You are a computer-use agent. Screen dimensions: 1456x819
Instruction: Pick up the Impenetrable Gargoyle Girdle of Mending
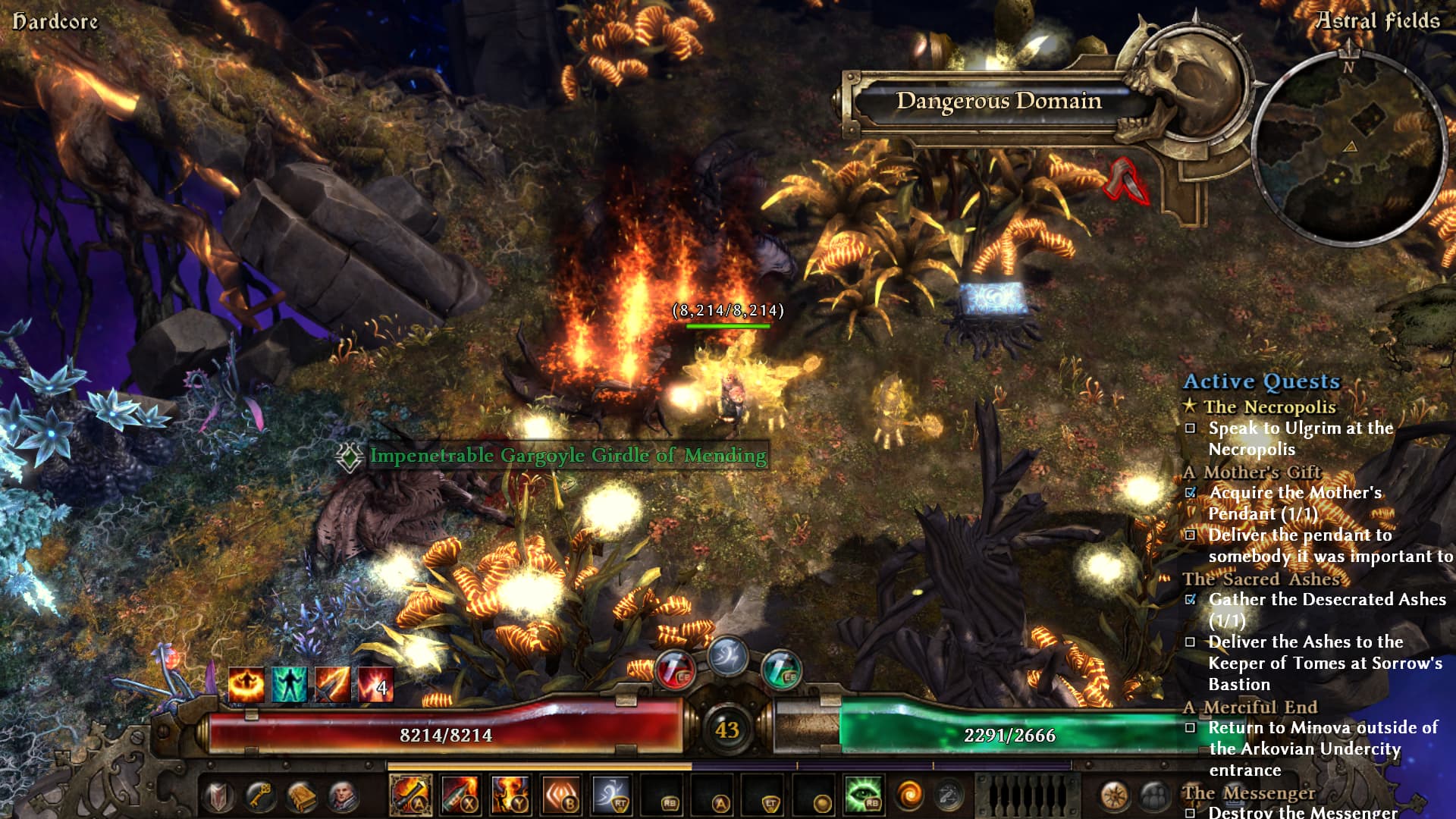[x=568, y=456]
